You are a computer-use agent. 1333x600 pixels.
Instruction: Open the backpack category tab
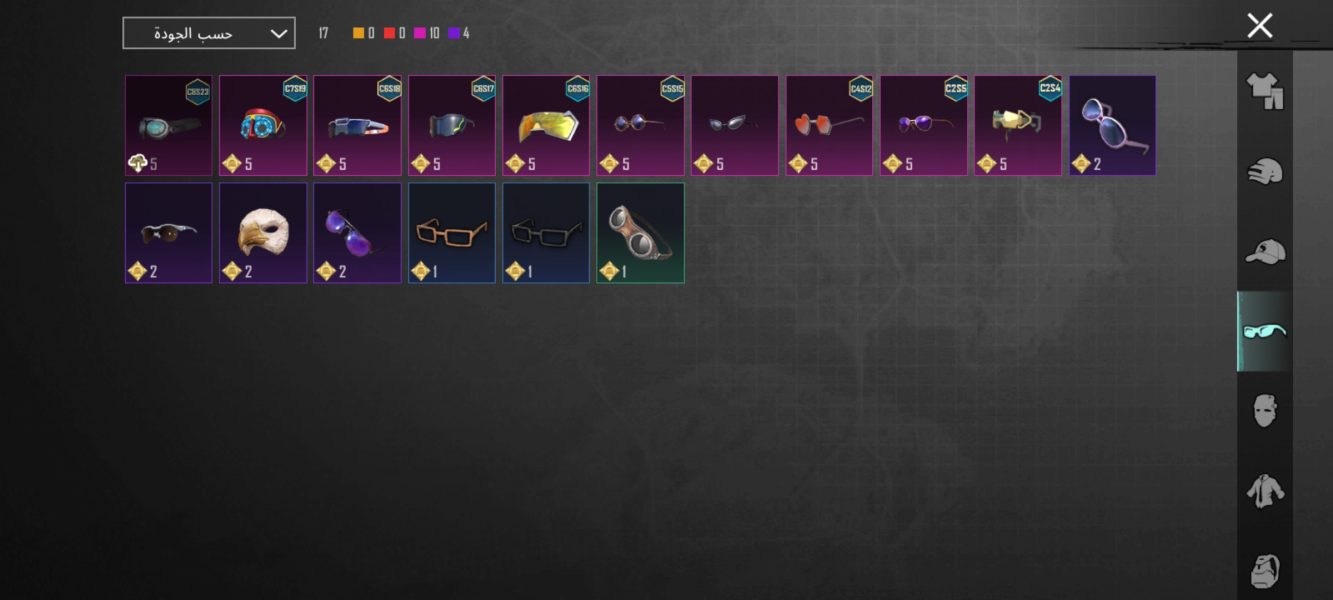click(x=1264, y=570)
